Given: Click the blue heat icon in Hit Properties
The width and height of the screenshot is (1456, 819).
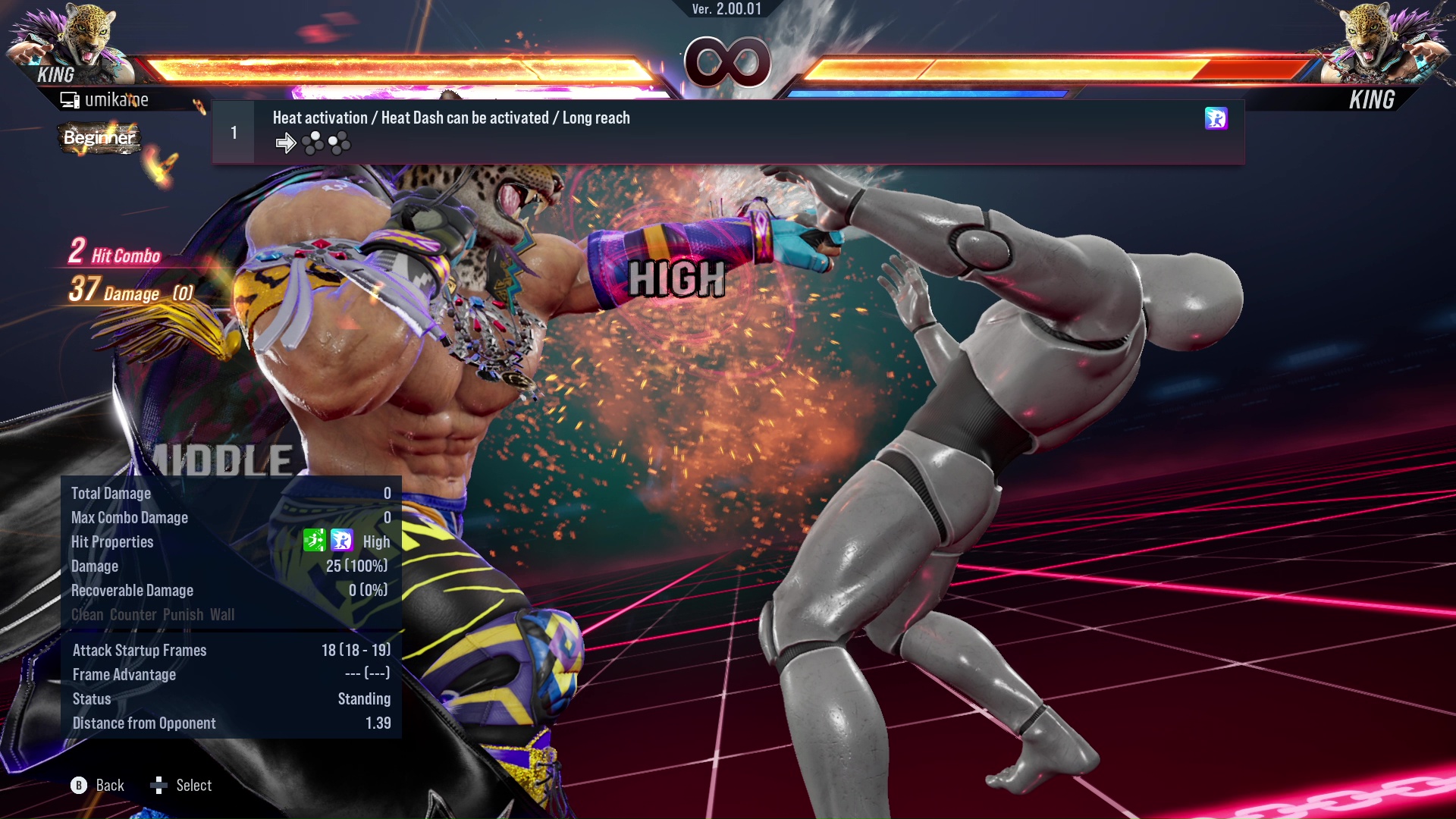Looking at the screenshot, I should 342,540.
